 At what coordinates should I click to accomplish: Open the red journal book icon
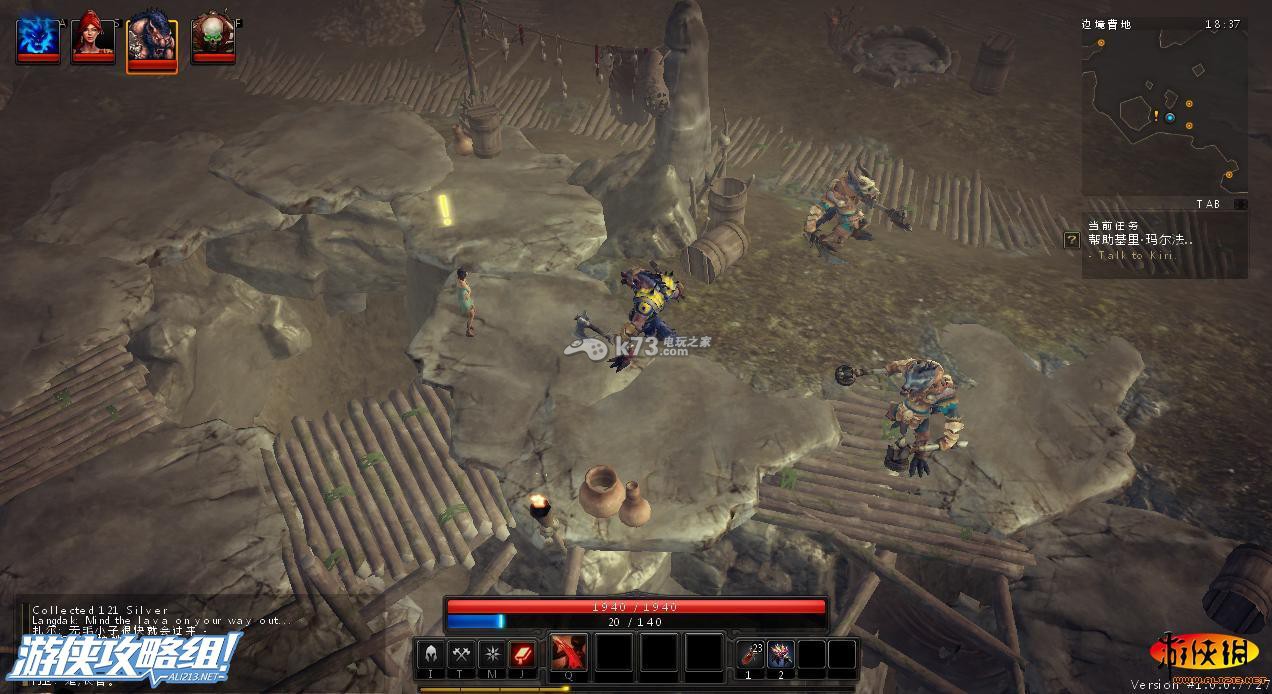coord(522,655)
